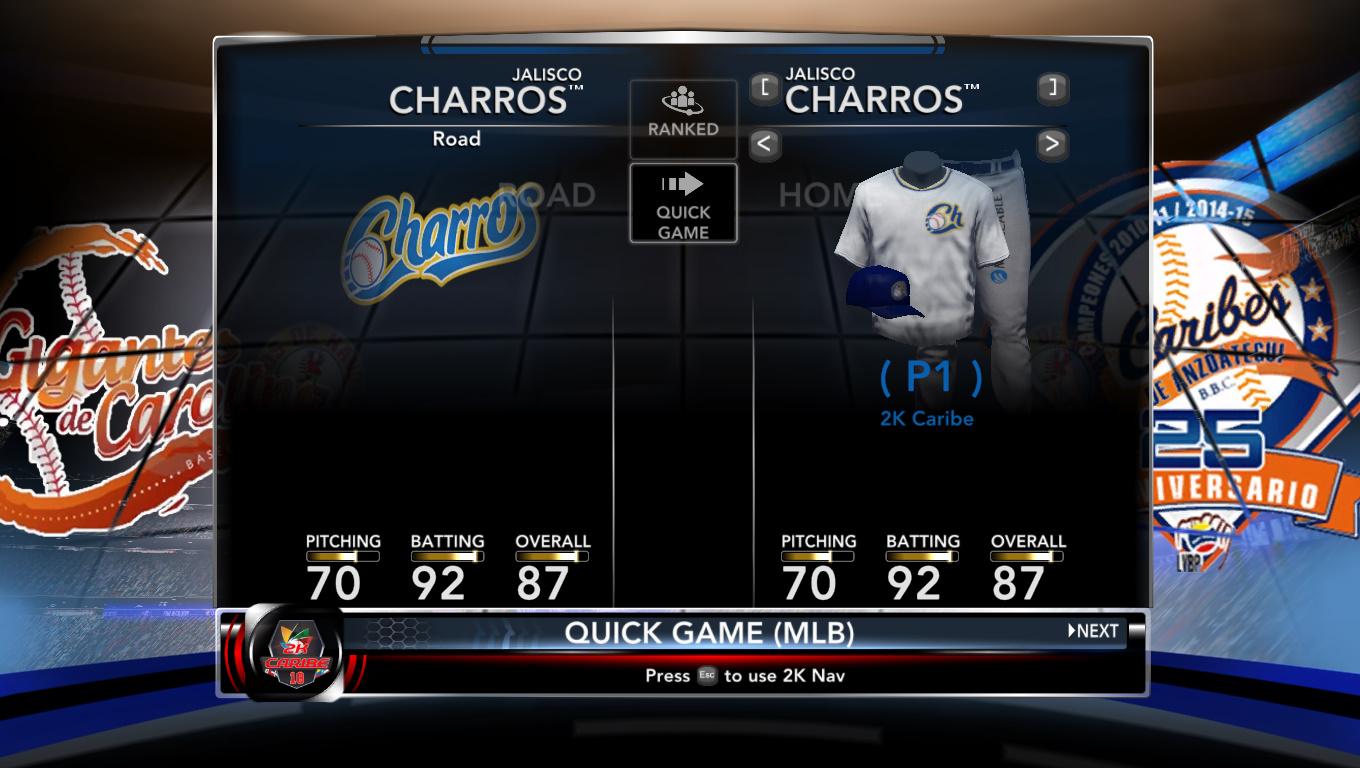
Task: Click the left arrow team selector
Action: pos(764,144)
